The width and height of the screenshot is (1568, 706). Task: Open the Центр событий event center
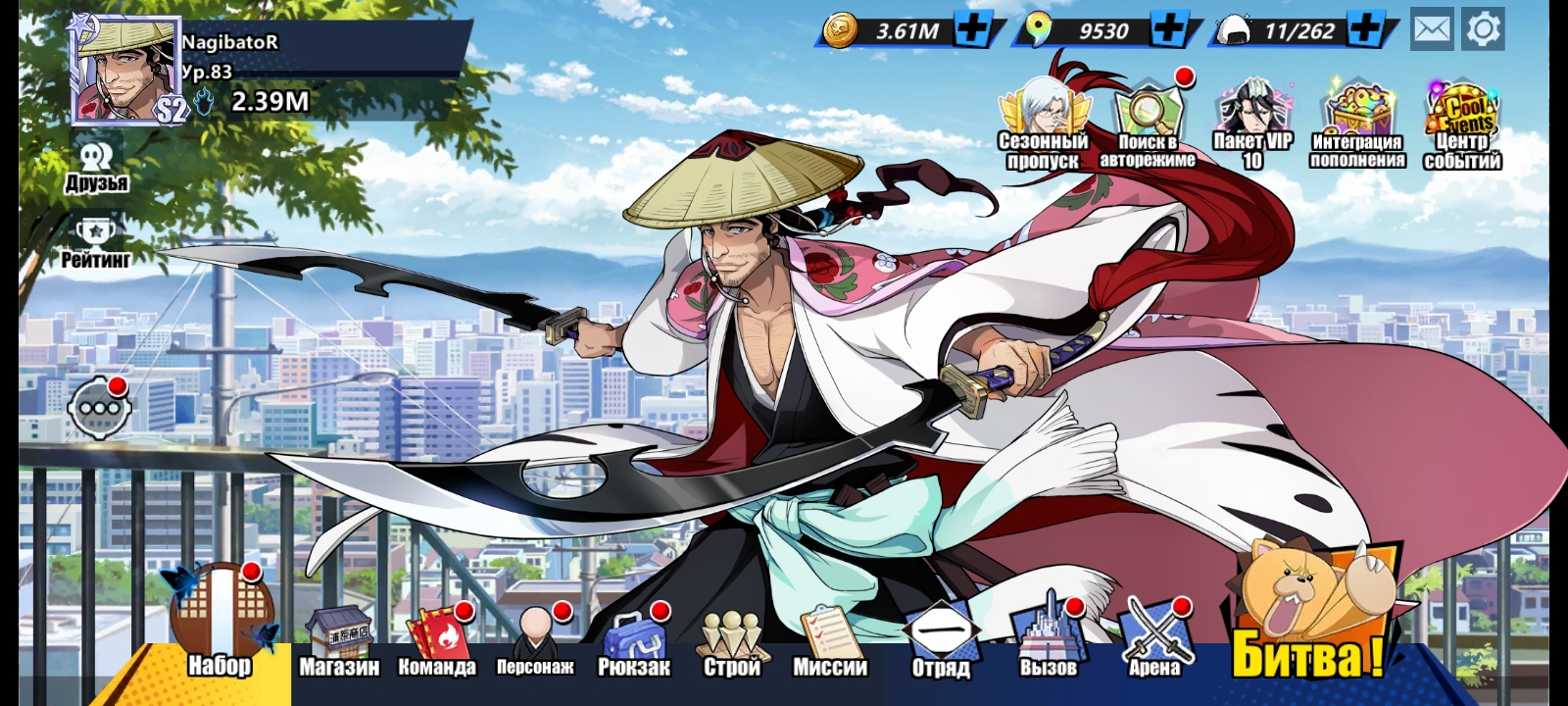(x=1462, y=127)
